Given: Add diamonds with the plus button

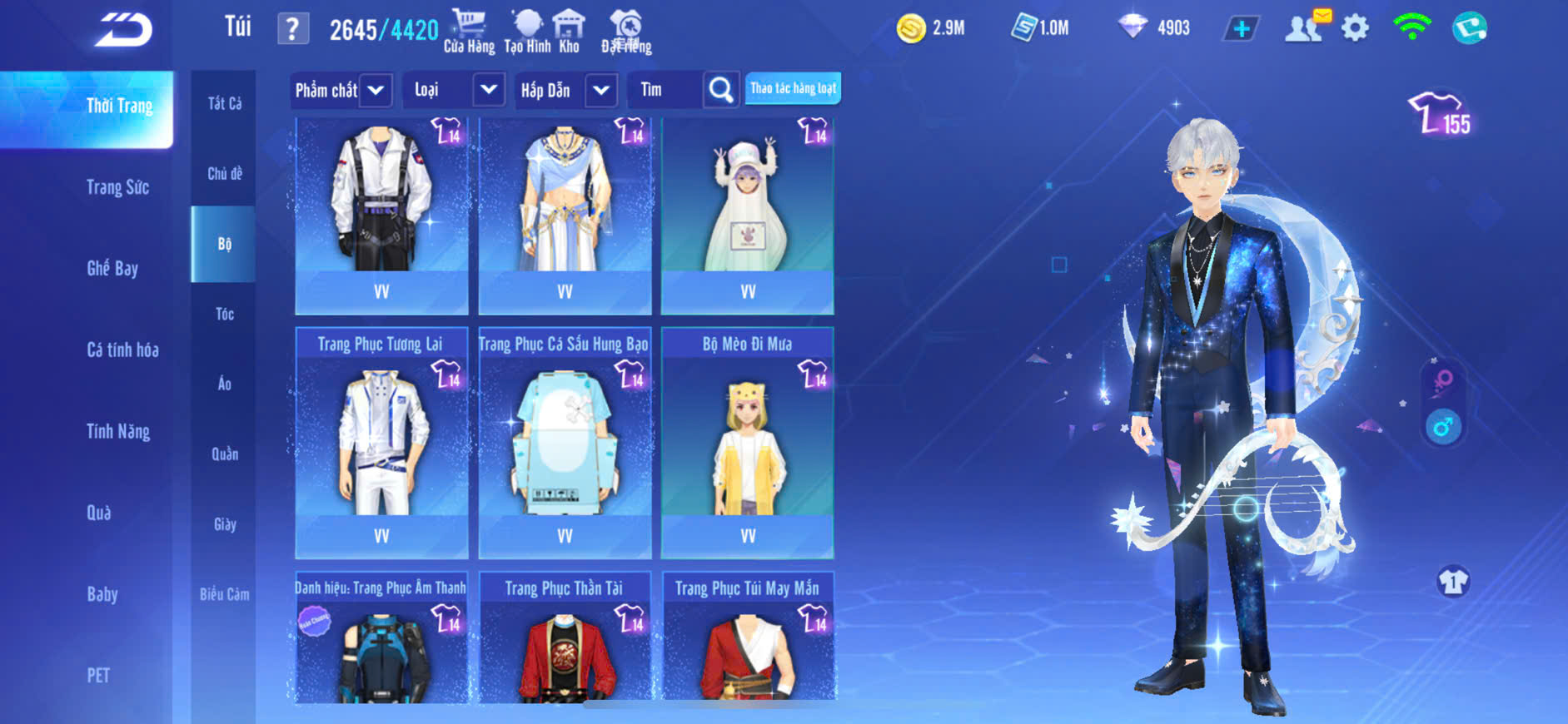Looking at the screenshot, I should click(x=1241, y=29).
